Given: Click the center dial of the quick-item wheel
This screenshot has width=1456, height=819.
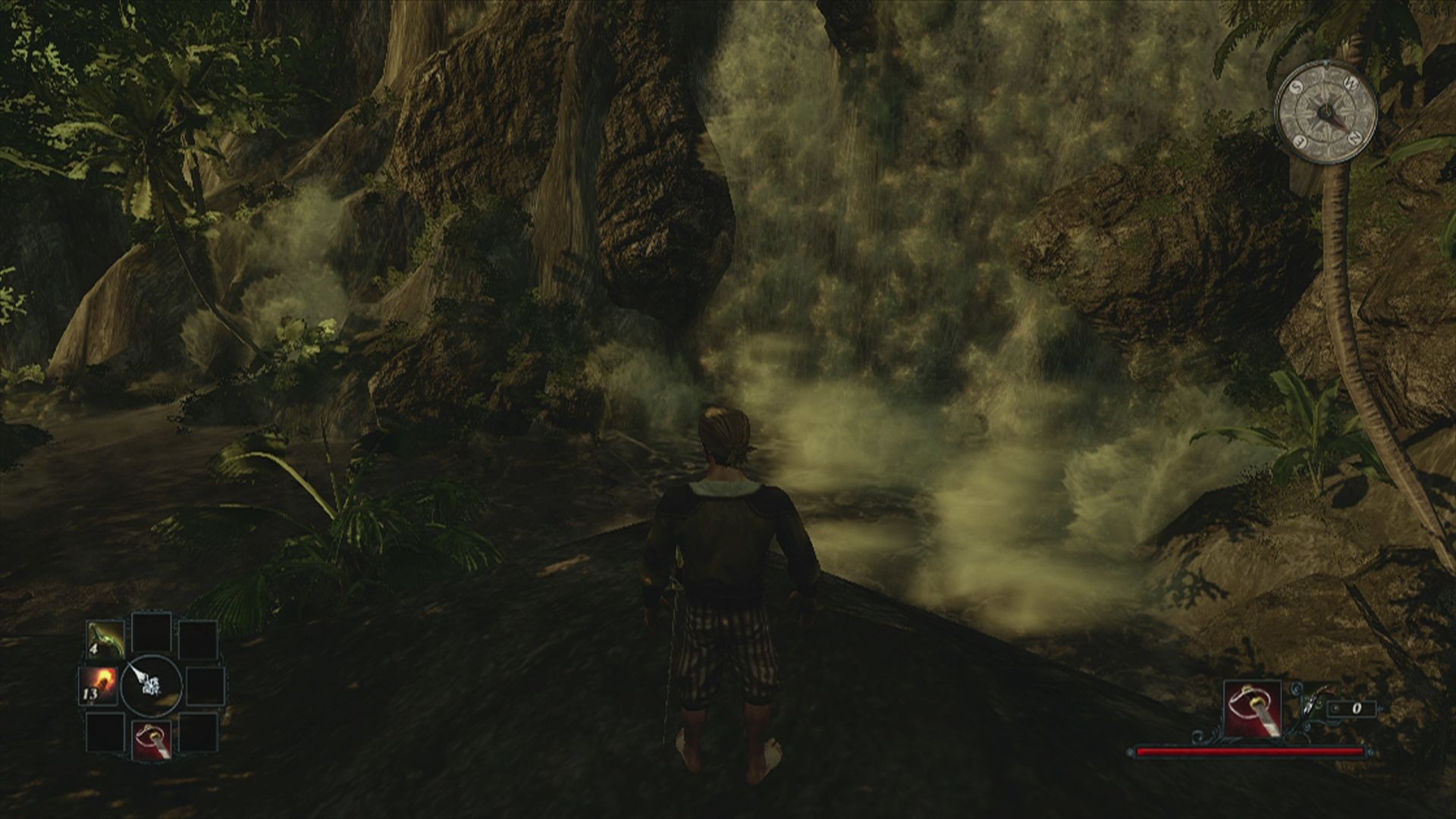Looking at the screenshot, I should click(x=151, y=684).
